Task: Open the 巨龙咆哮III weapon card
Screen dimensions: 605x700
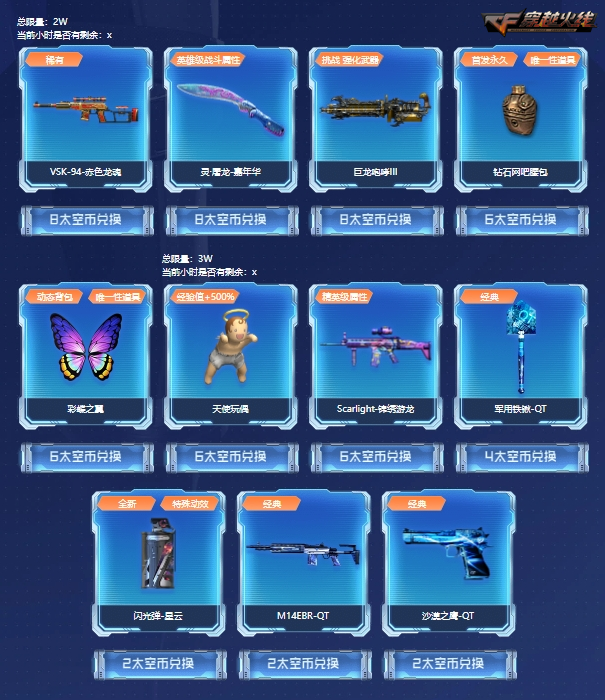Action: [375, 119]
